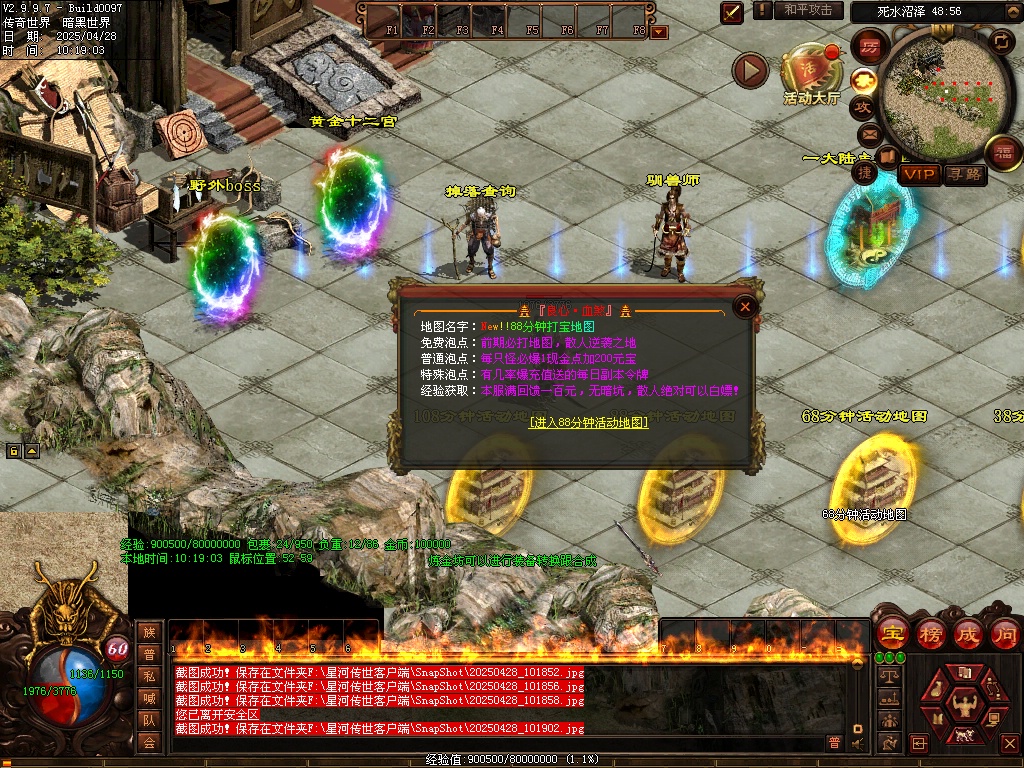Open the 成 achievements button
The image size is (1024, 768).
[x=967, y=633]
